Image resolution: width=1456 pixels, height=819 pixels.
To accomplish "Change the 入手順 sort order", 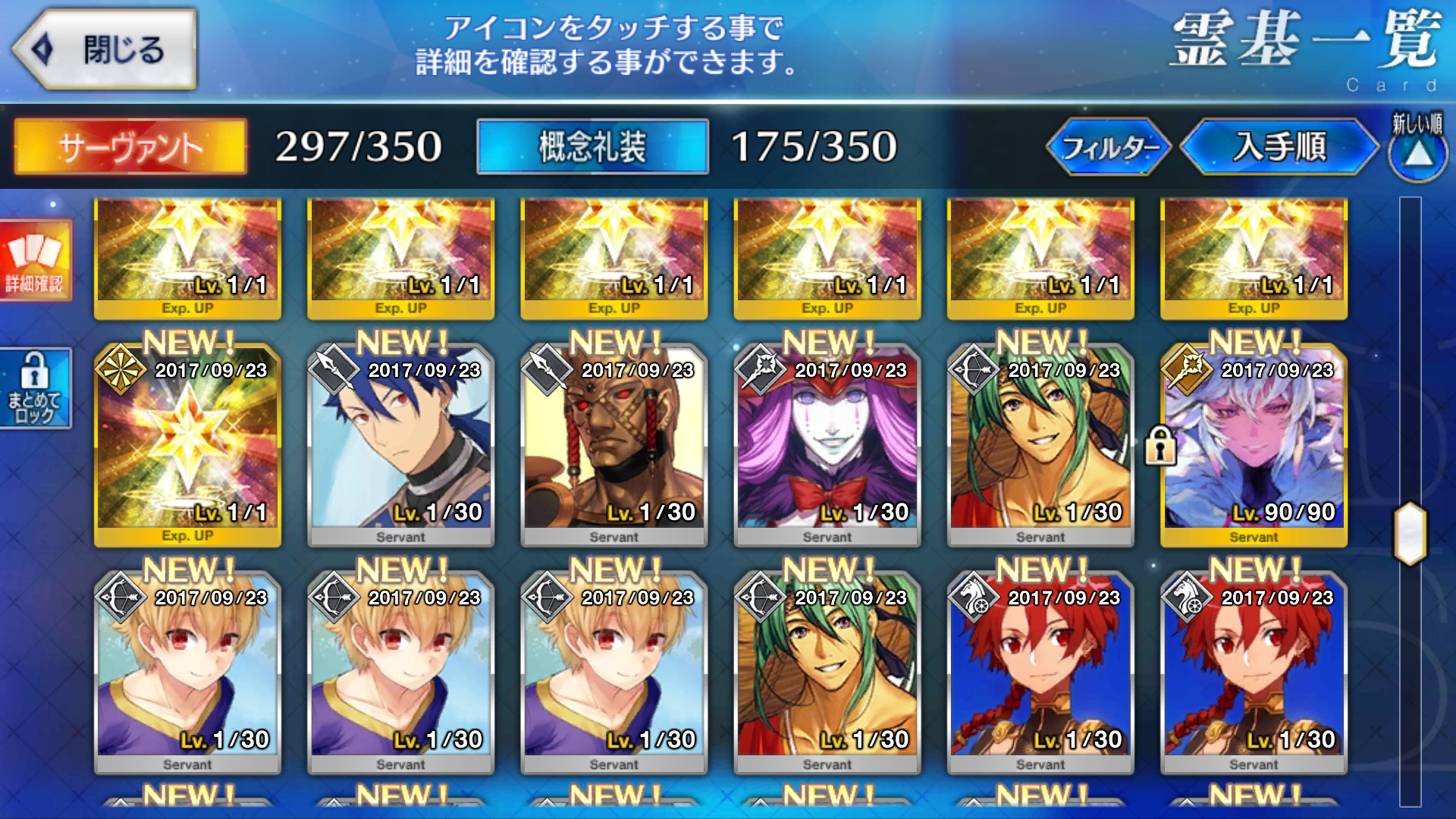I will (x=1279, y=146).
